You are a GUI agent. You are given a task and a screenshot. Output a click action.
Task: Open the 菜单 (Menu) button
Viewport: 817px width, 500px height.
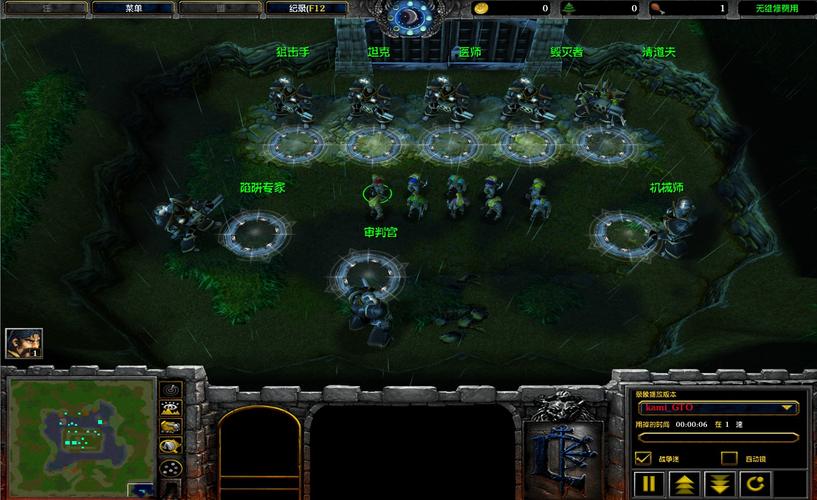click(x=134, y=8)
